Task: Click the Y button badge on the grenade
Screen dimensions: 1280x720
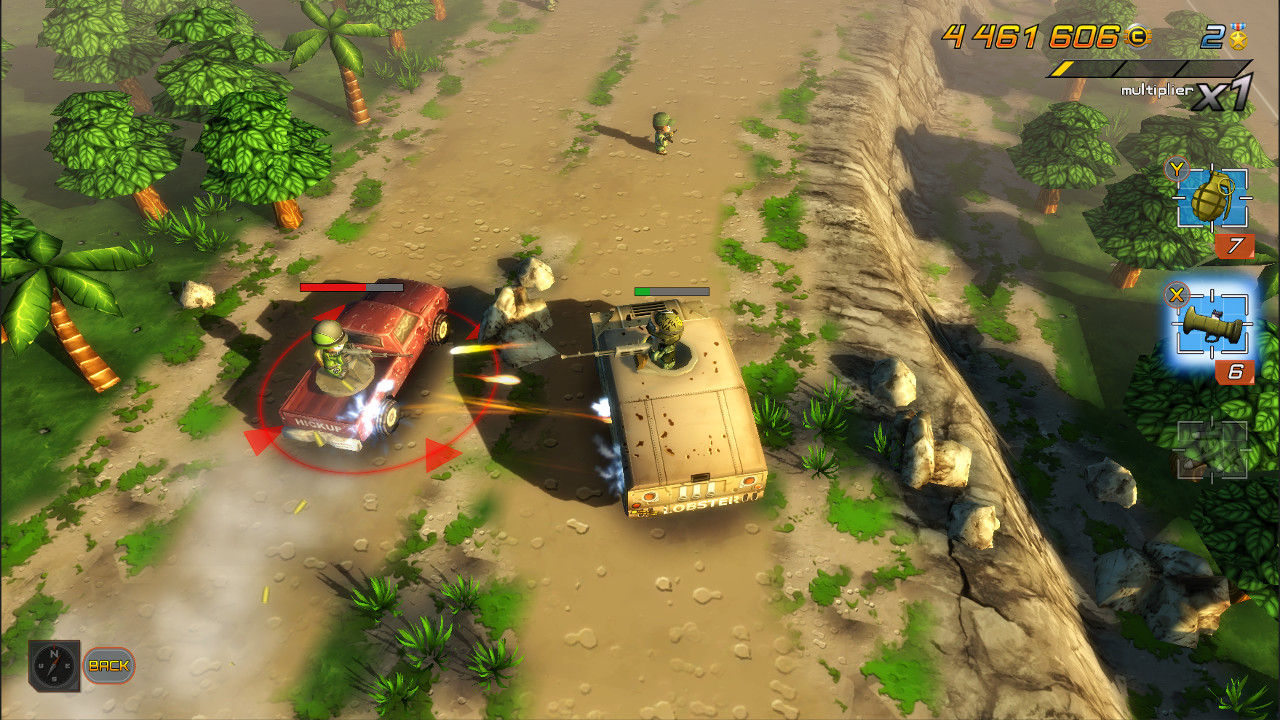Action: click(x=1177, y=171)
